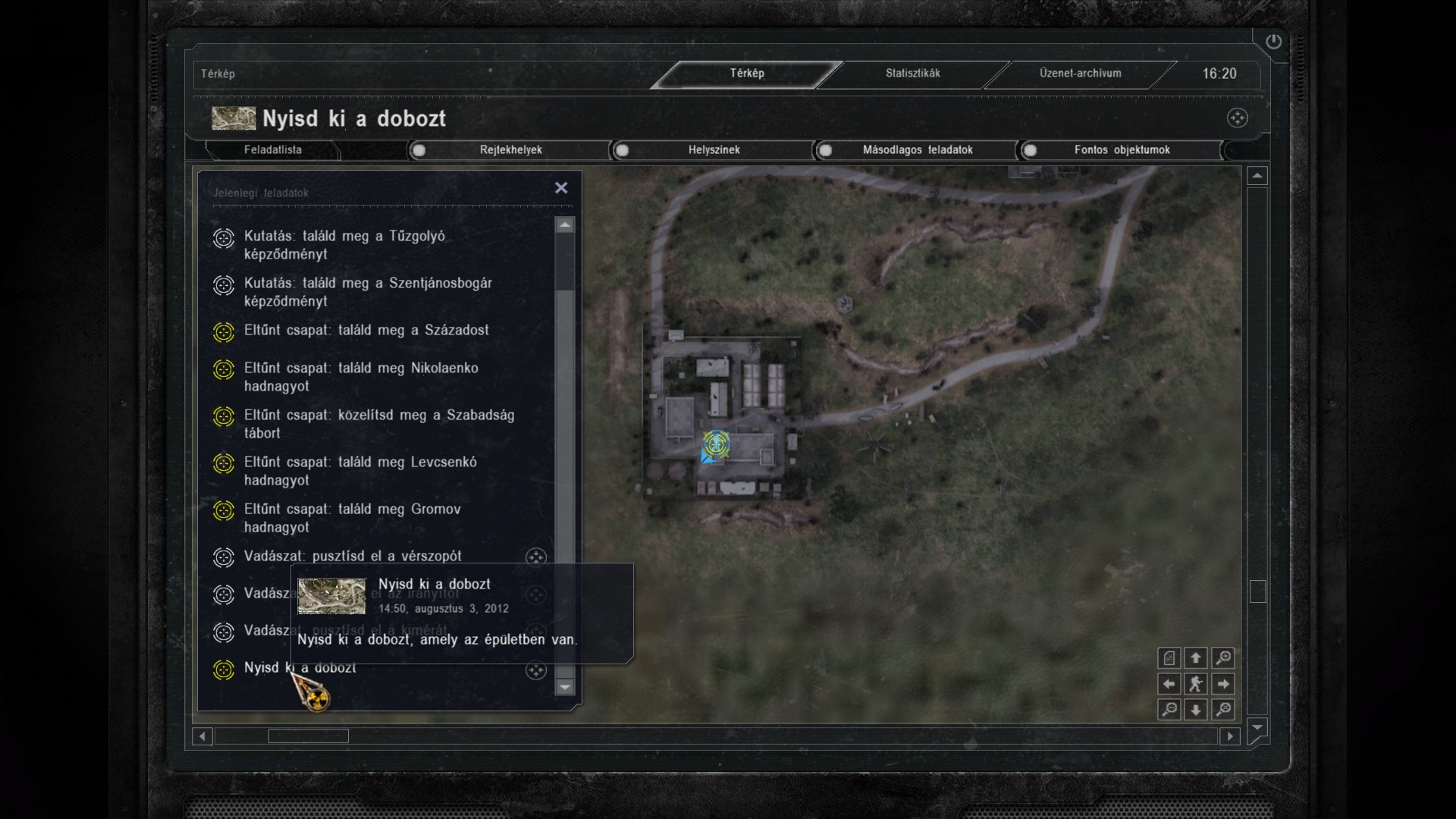Click the task target icon beside the title
This screenshot has height=819, width=1456.
(x=1238, y=118)
